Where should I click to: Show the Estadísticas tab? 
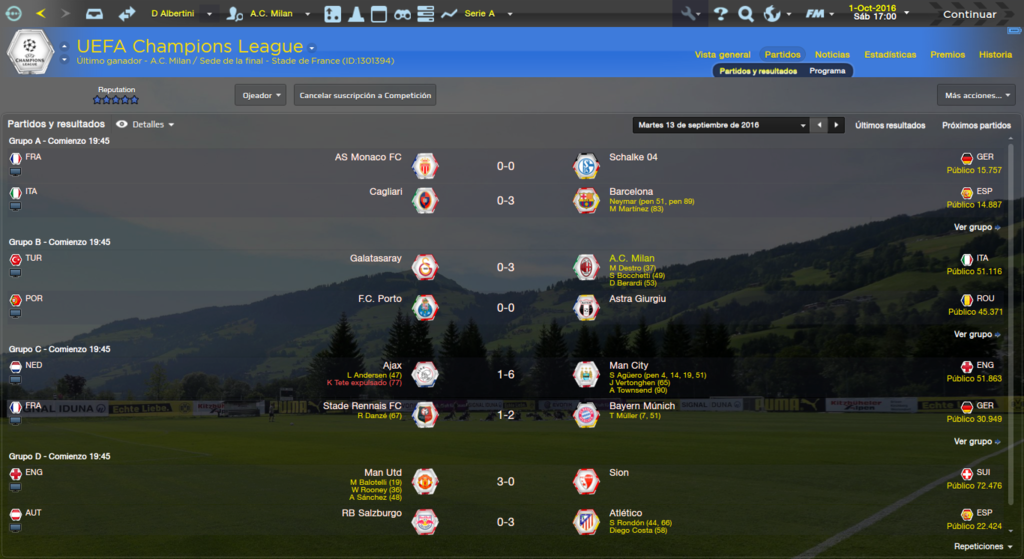890,55
